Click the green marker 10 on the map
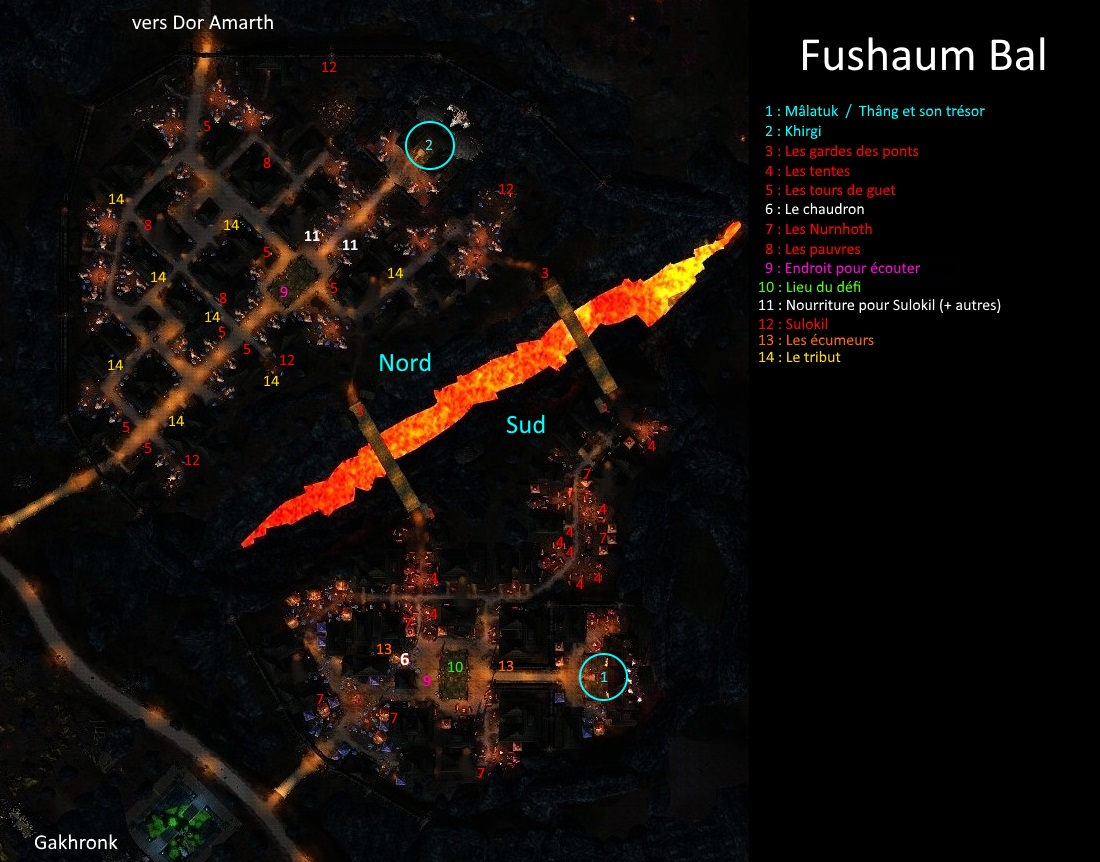 click(455, 667)
